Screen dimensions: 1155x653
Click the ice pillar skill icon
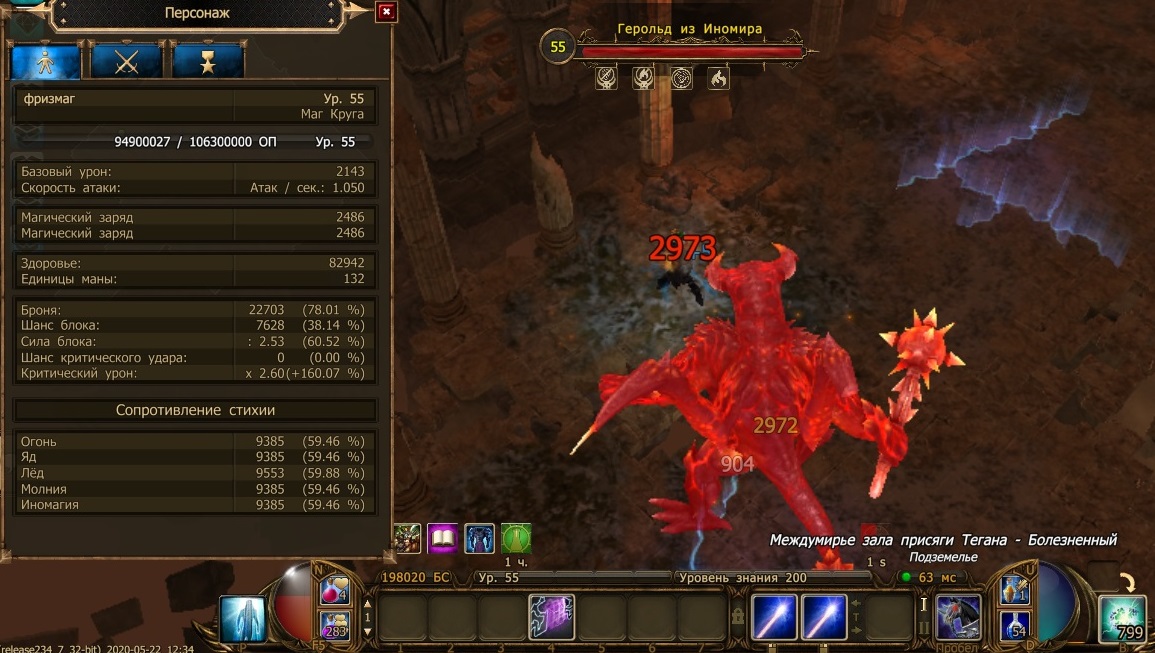pyautogui.click(x=243, y=618)
